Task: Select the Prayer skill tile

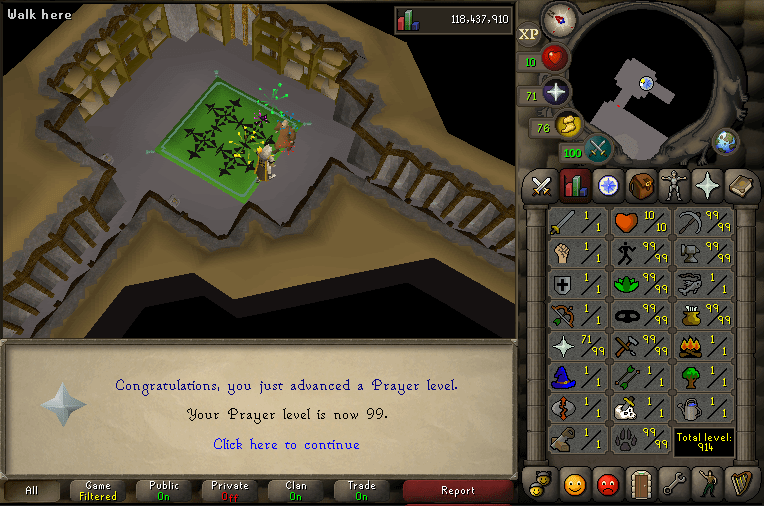Action: click(577, 347)
